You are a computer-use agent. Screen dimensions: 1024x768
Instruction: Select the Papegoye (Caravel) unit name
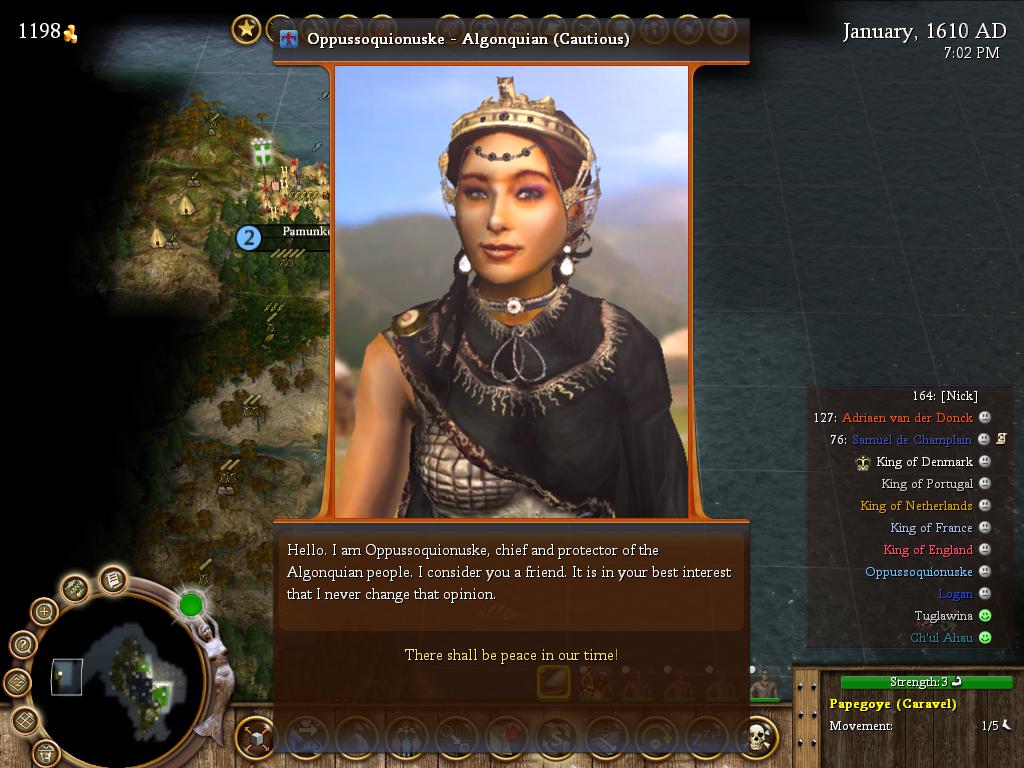(892, 704)
